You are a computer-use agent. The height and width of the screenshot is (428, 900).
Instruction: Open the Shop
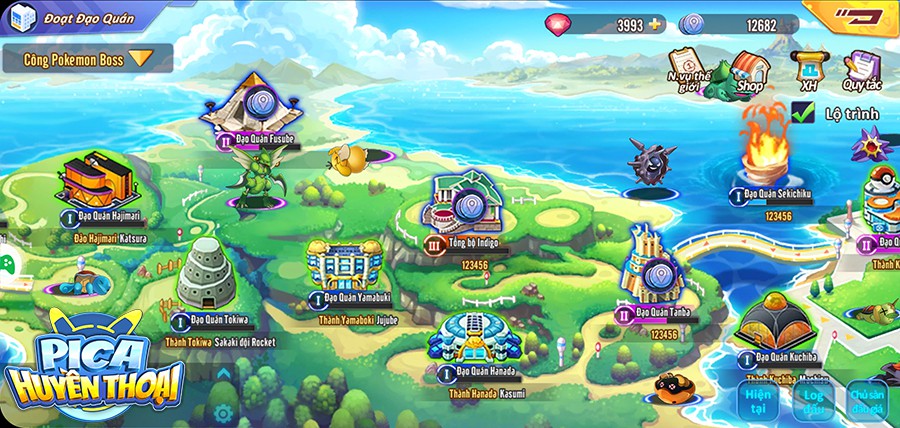[x=748, y=70]
